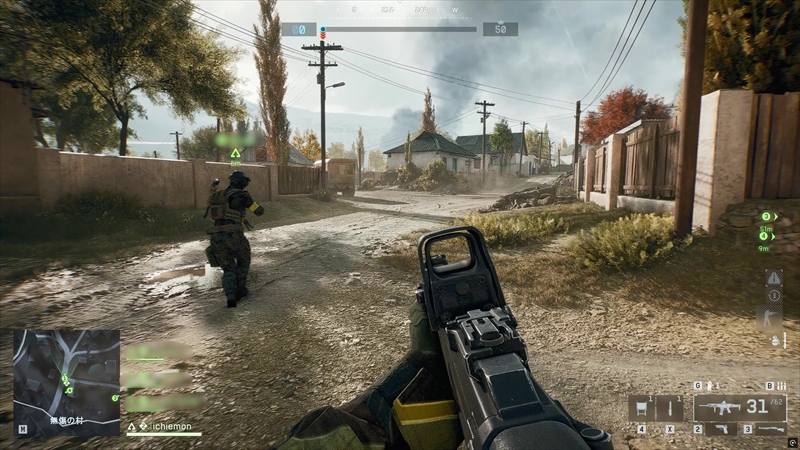The image size is (800, 450).
Task: Select the shotgun weapon slot
Action: tap(770, 429)
